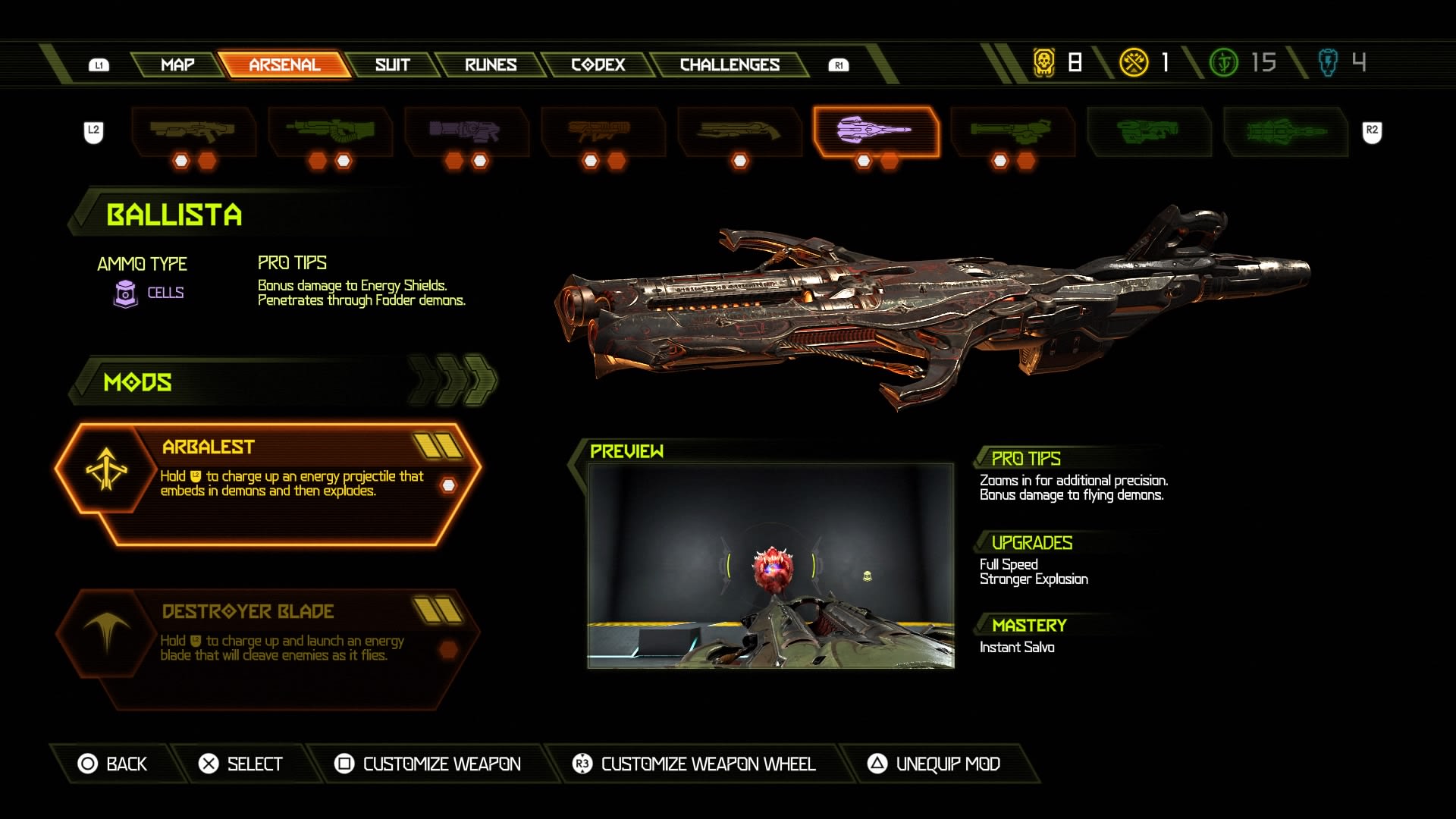The height and width of the screenshot is (819, 1456).
Task: Pick the Chaingun weapon slot
Action: pos(1012,131)
